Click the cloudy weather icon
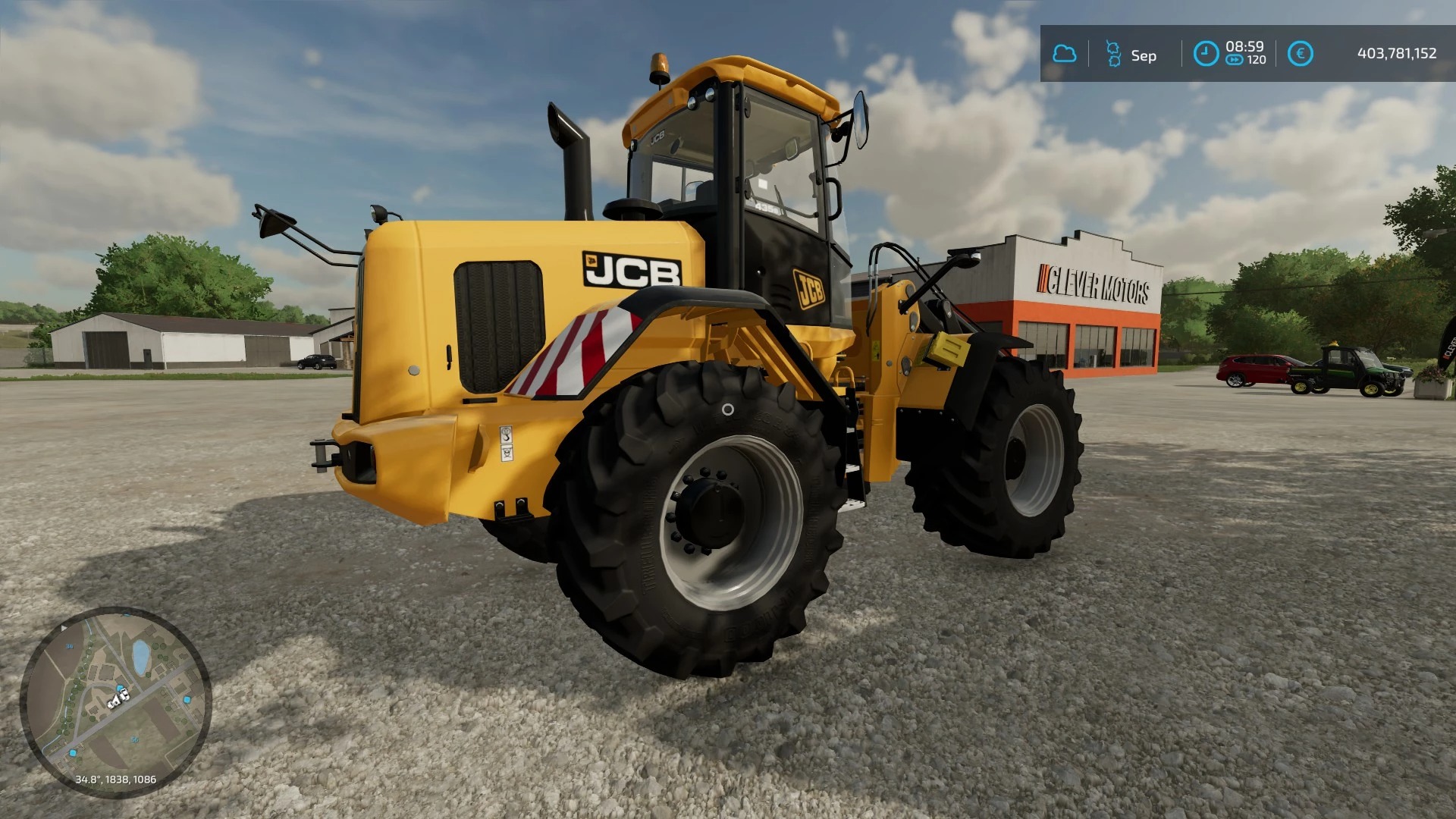This screenshot has height=819, width=1456. [x=1064, y=54]
